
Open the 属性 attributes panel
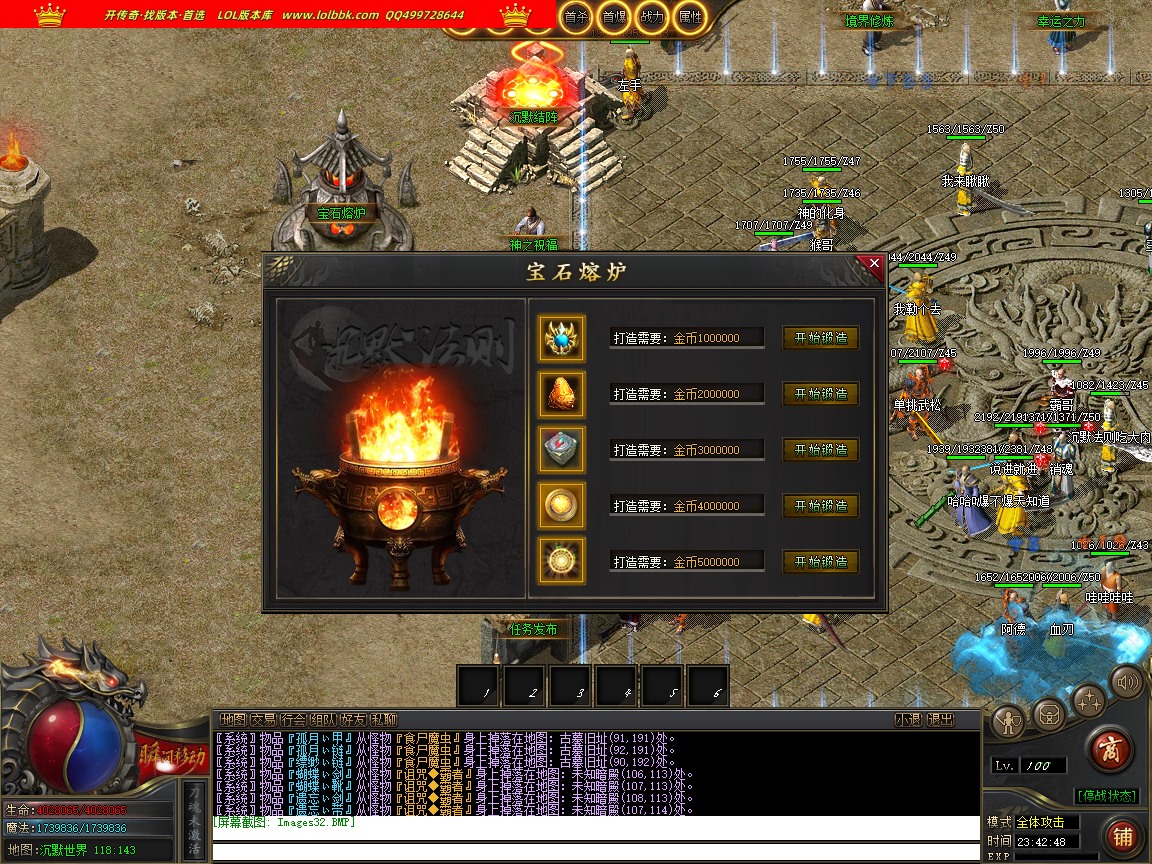[x=689, y=17]
